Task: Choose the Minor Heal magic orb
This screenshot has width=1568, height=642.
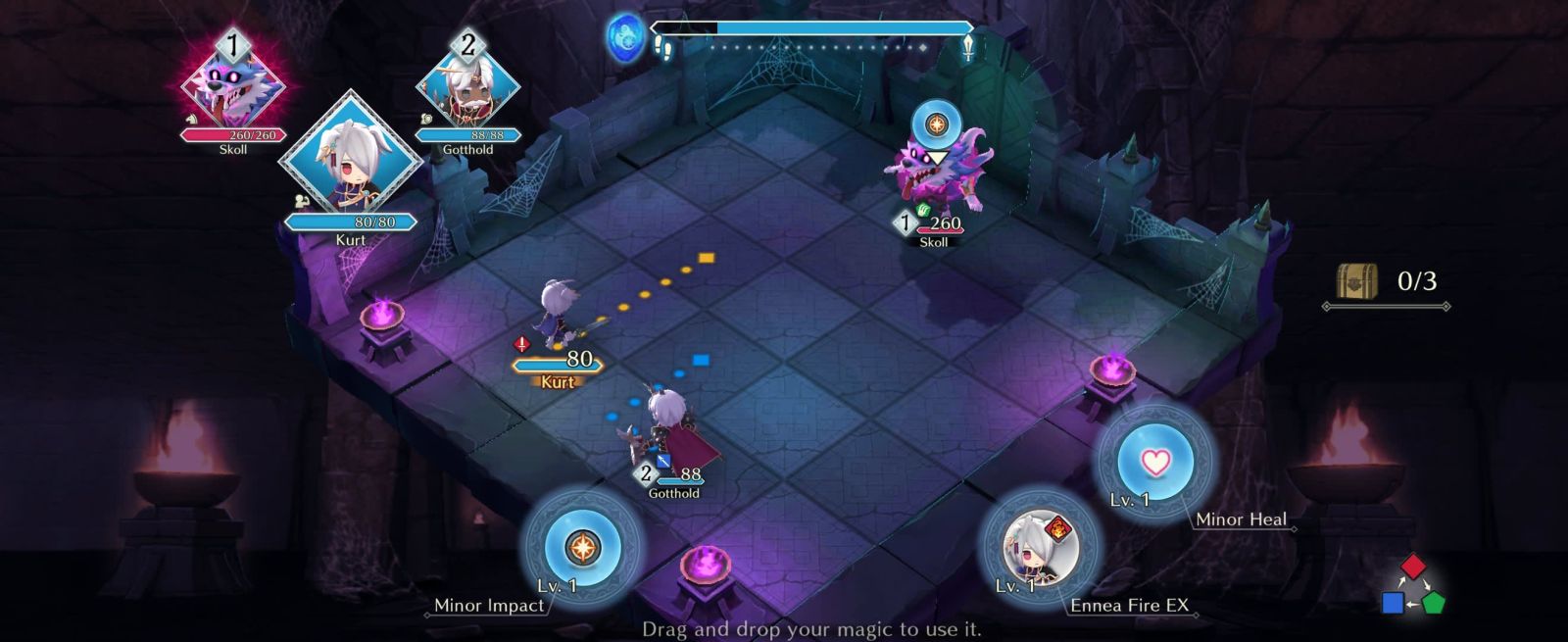Action: click(1156, 461)
